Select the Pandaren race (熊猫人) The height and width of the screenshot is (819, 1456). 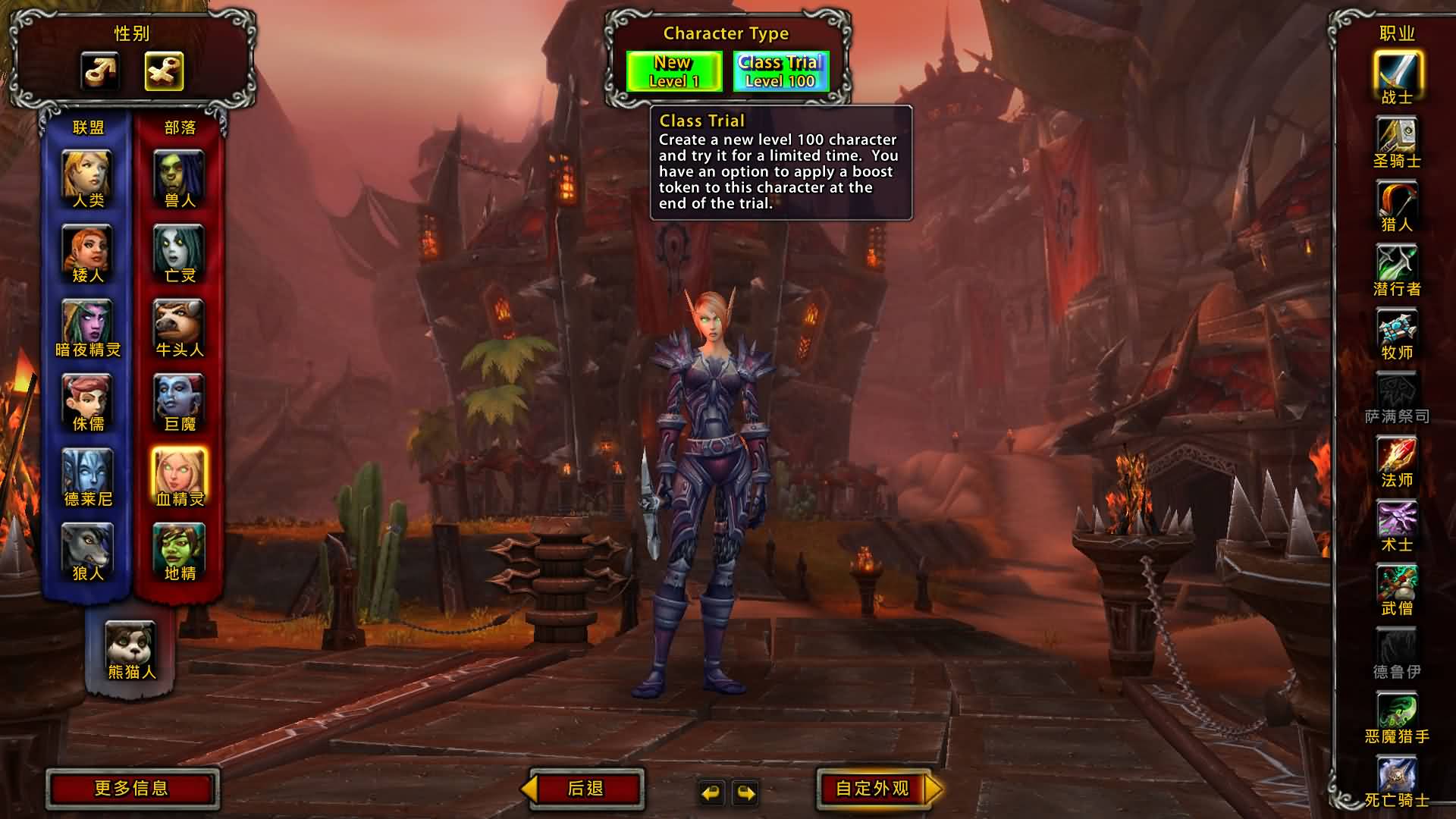click(x=130, y=646)
